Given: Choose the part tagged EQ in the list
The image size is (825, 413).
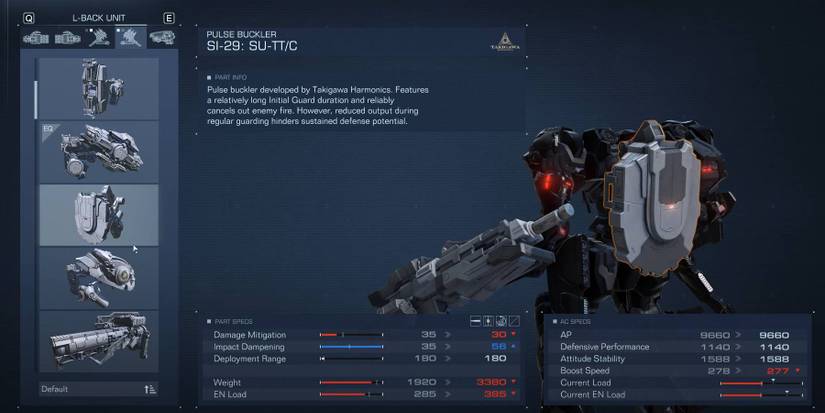Looking at the screenshot, I should coord(98,152).
